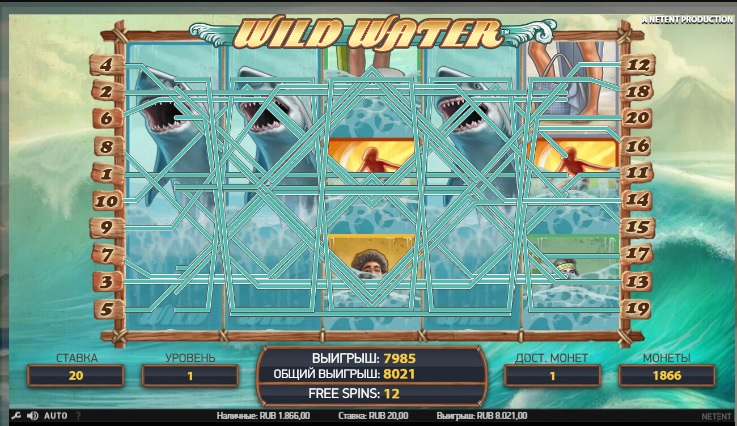This screenshot has height=426, width=737.
Task: Select payline 19 marker
Action: 640,308
